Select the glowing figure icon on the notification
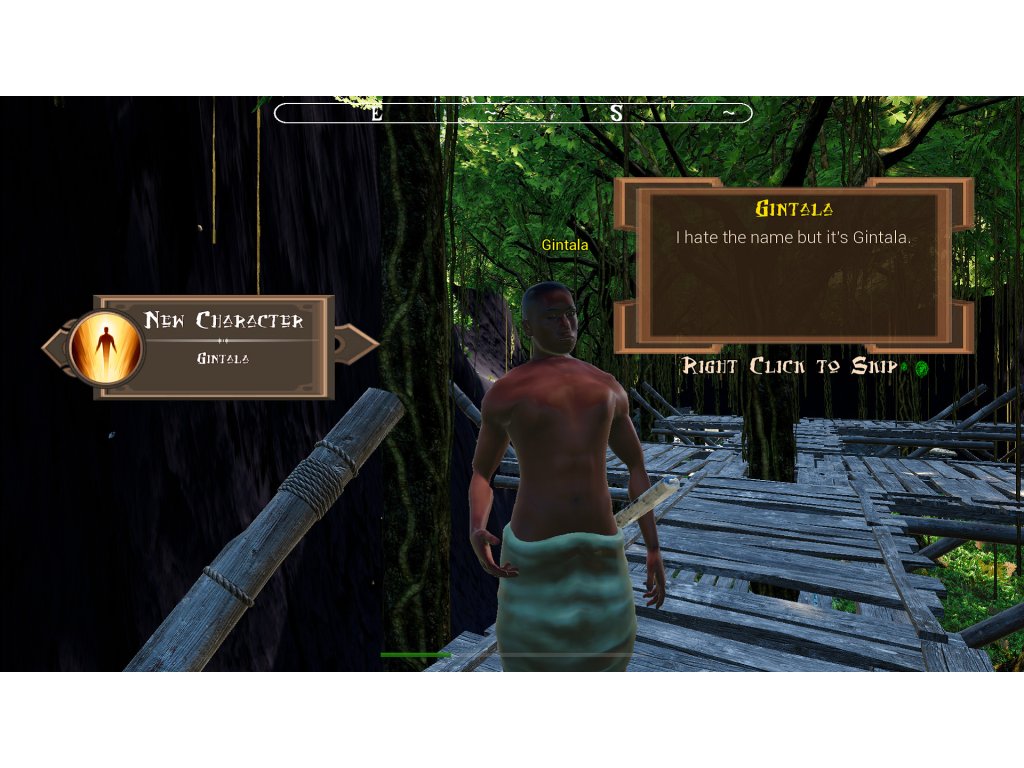The width and height of the screenshot is (1024, 768). pos(105,347)
